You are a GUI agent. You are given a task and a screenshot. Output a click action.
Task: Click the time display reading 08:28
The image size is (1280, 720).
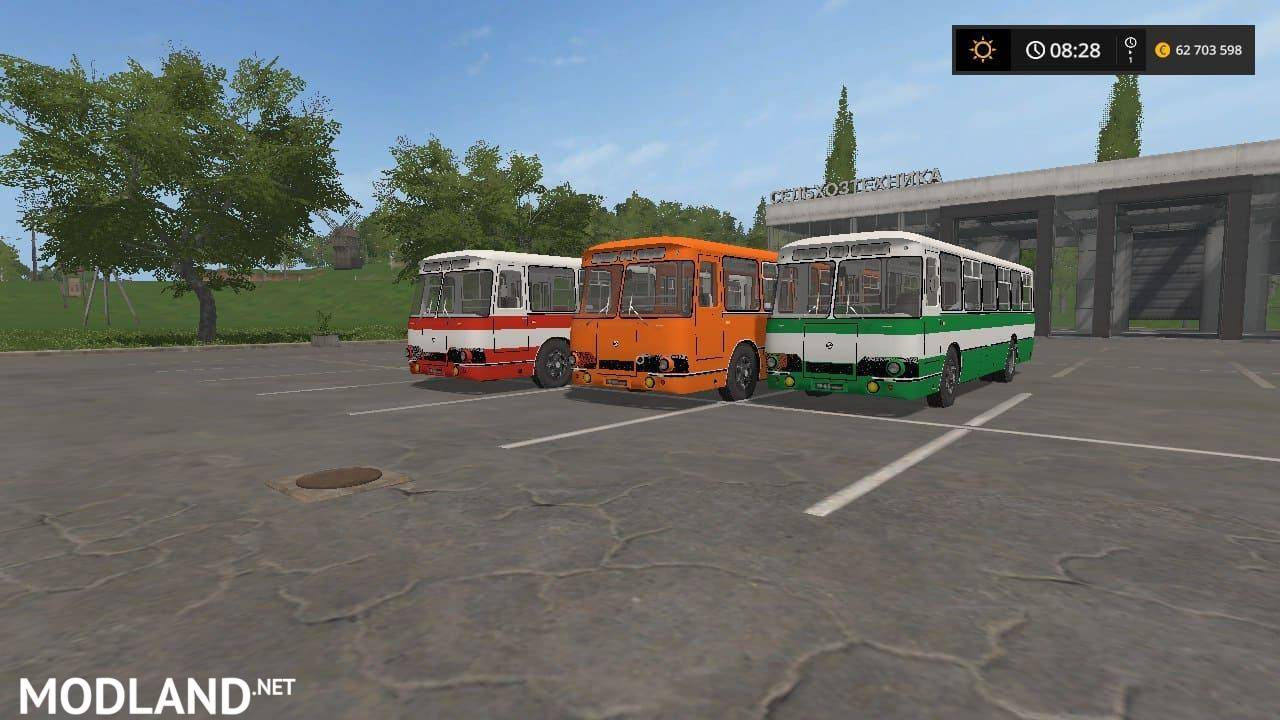pos(1075,48)
